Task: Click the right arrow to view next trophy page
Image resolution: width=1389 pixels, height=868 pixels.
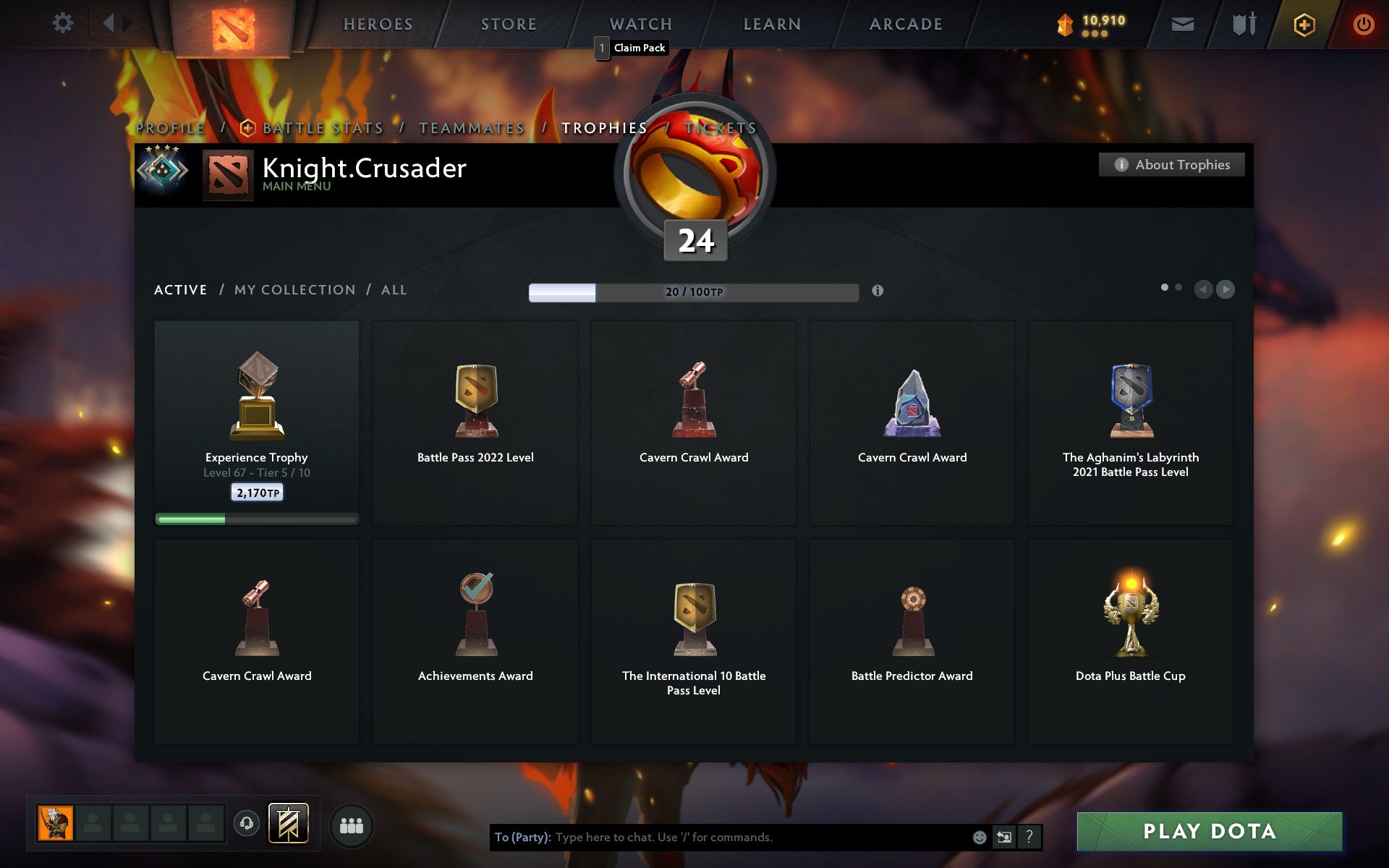Action: [x=1226, y=289]
